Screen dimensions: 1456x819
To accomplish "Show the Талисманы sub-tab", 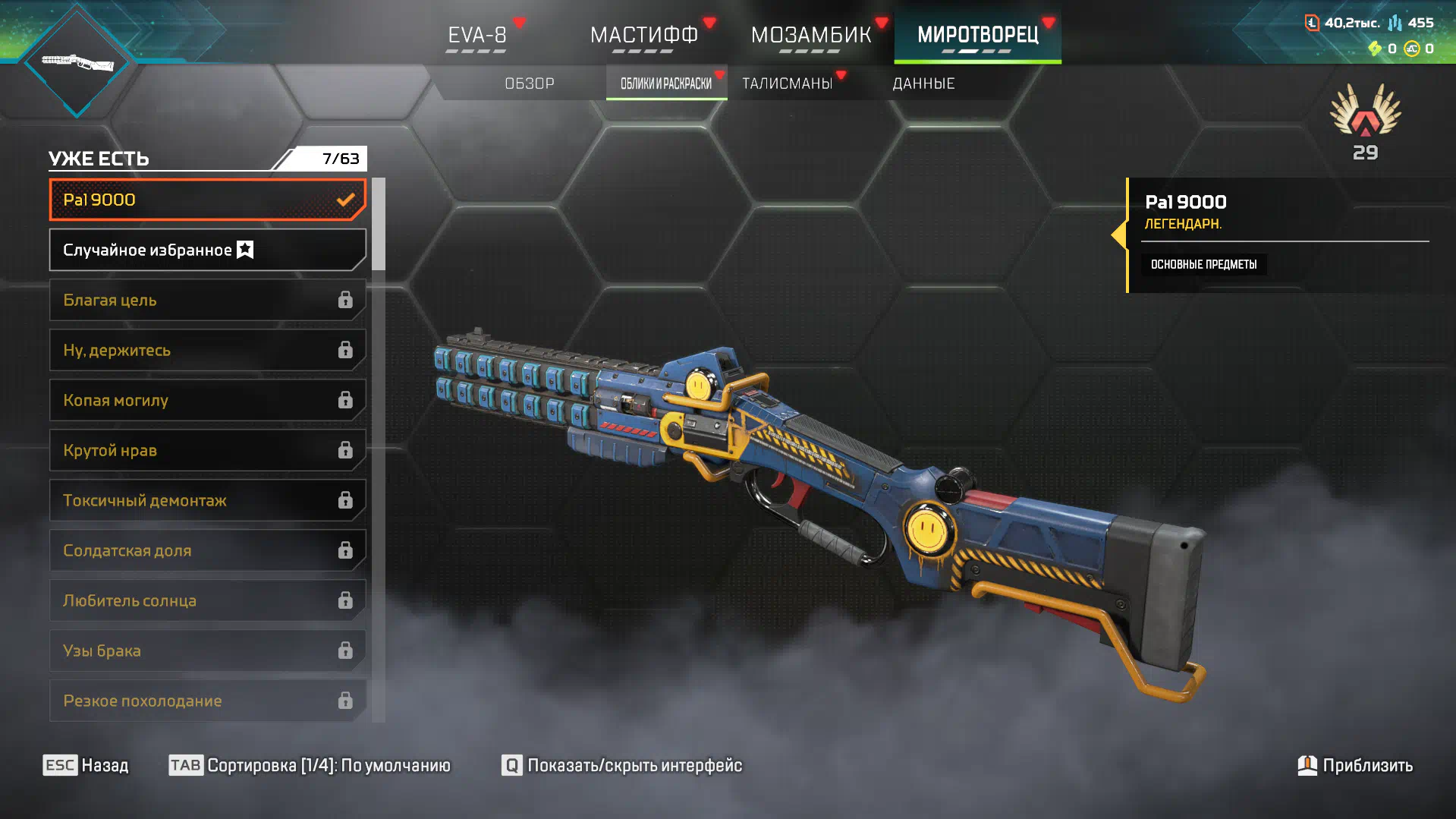I will pyautogui.click(x=788, y=83).
